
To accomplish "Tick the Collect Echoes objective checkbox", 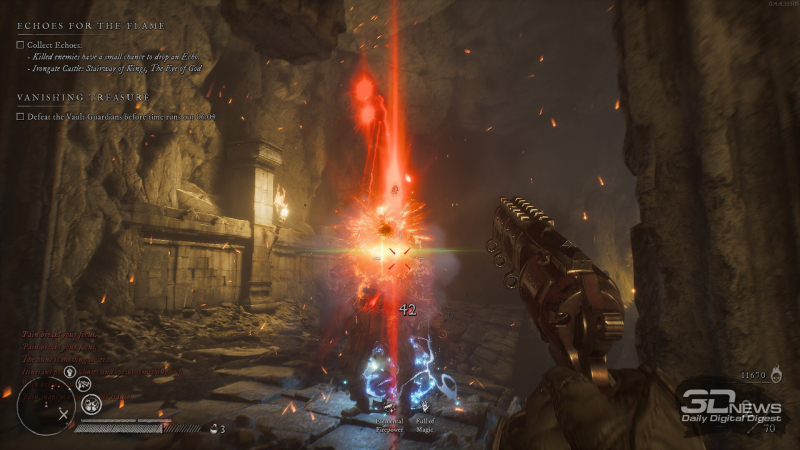I will coord(21,45).
